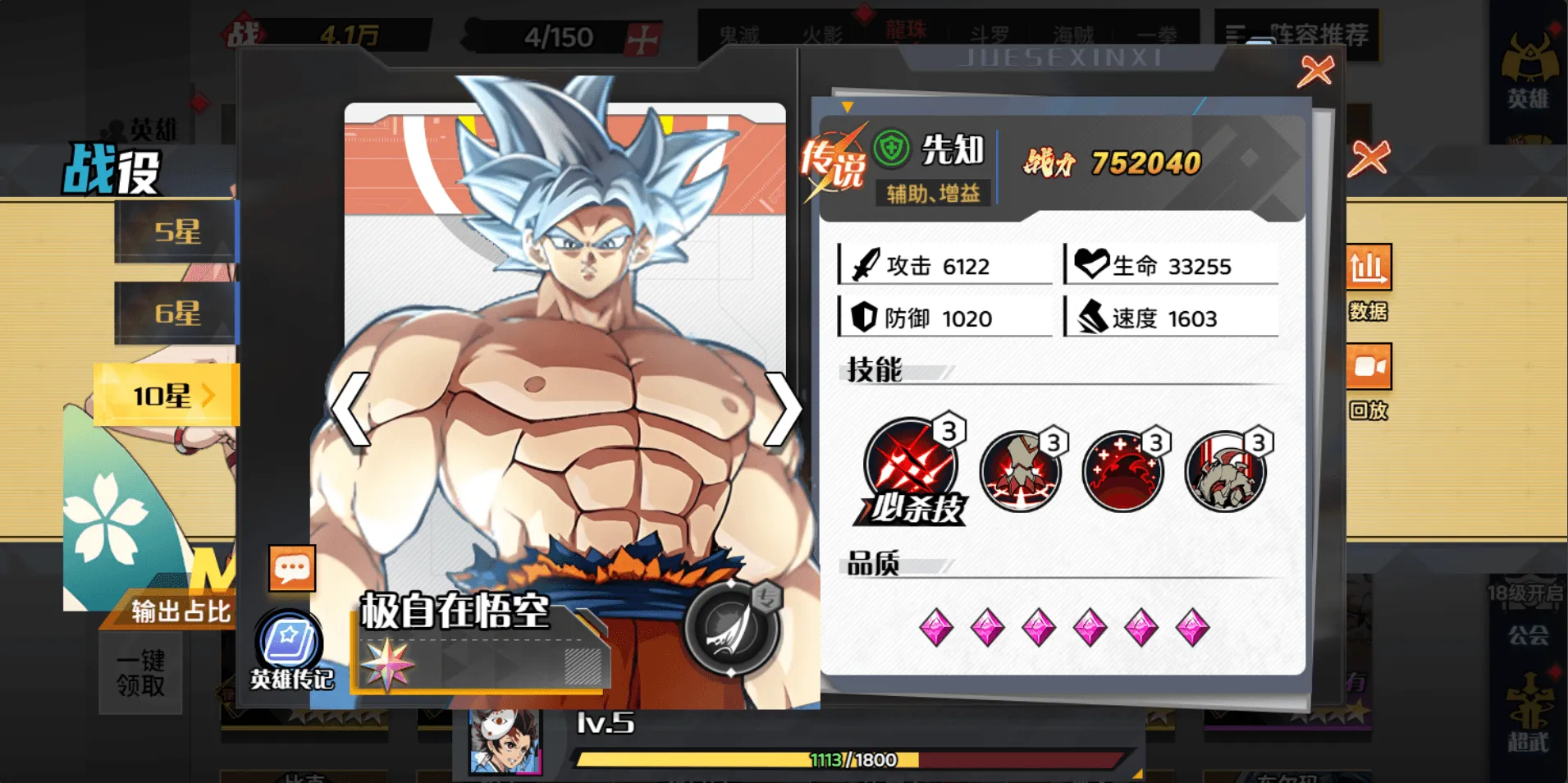This screenshot has height=783, width=1568.
Task: Add stamina with the red plus button
Action: (642, 38)
